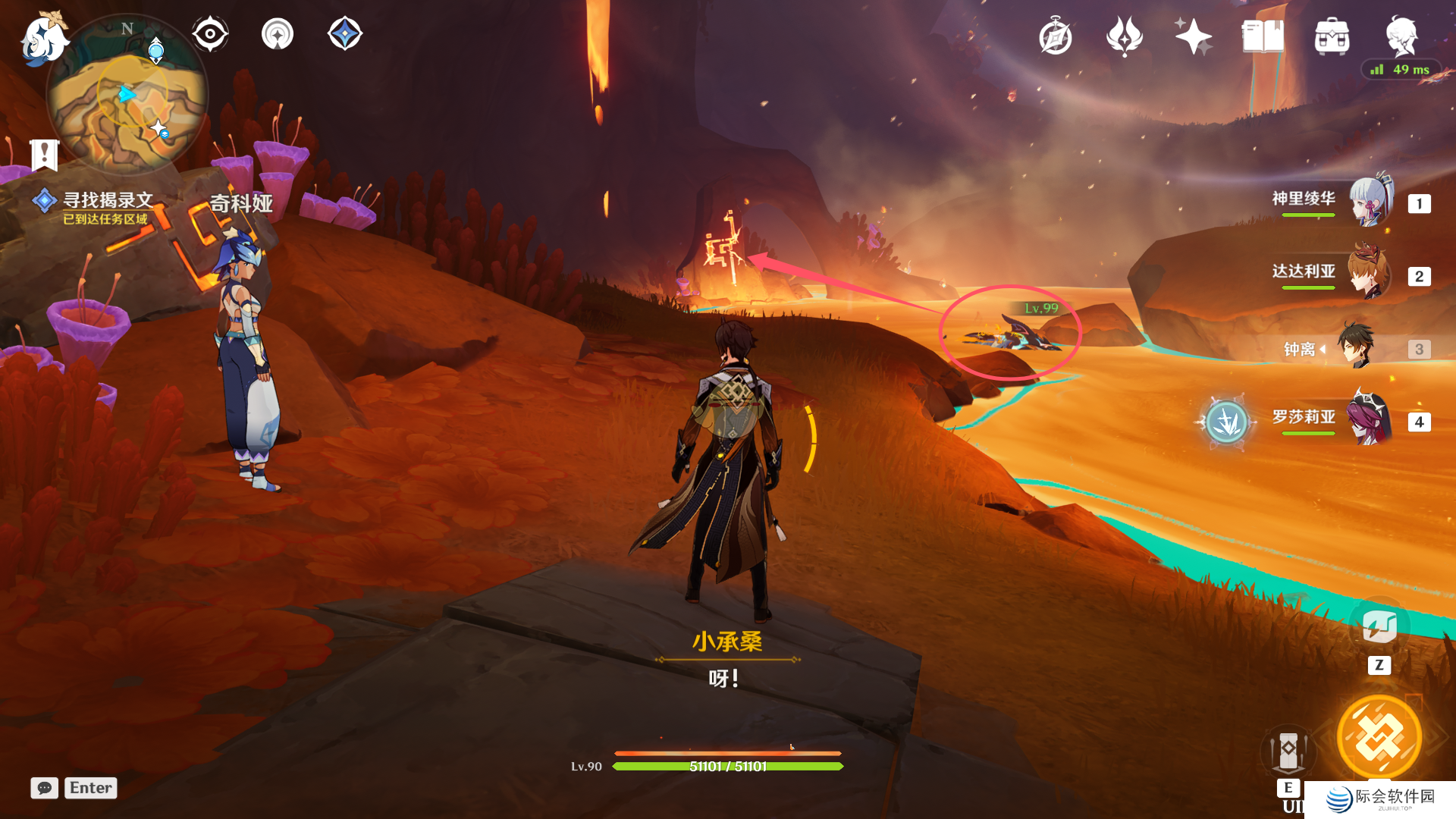The height and width of the screenshot is (819, 1456).
Task: Click the gadget icon above Z
Action: [x=1379, y=627]
